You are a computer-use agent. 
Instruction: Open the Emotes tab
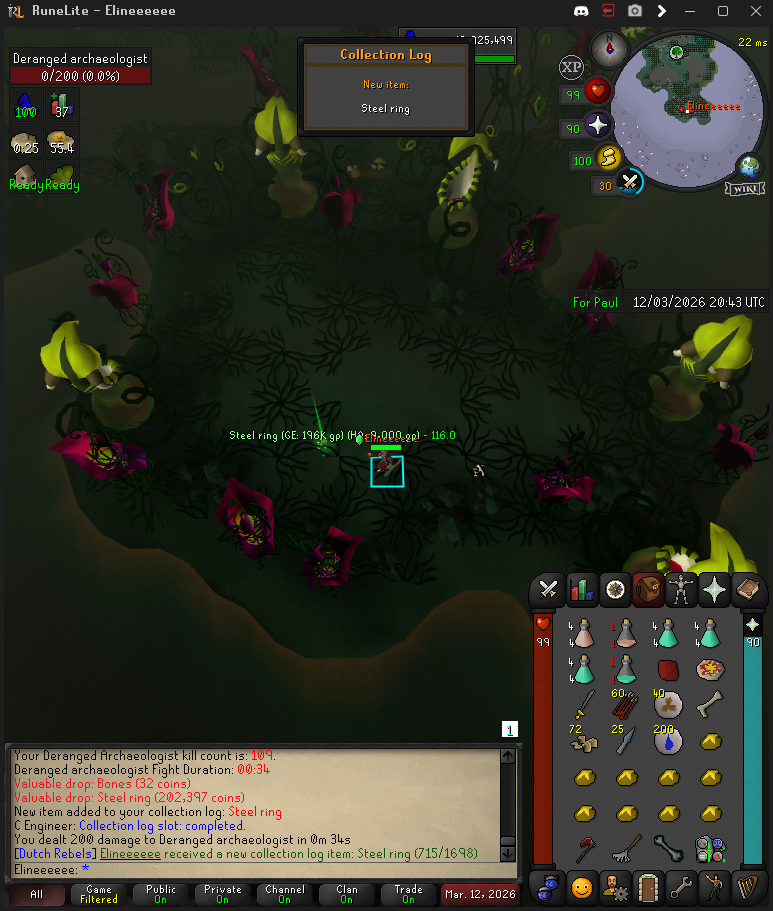tap(714, 886)
